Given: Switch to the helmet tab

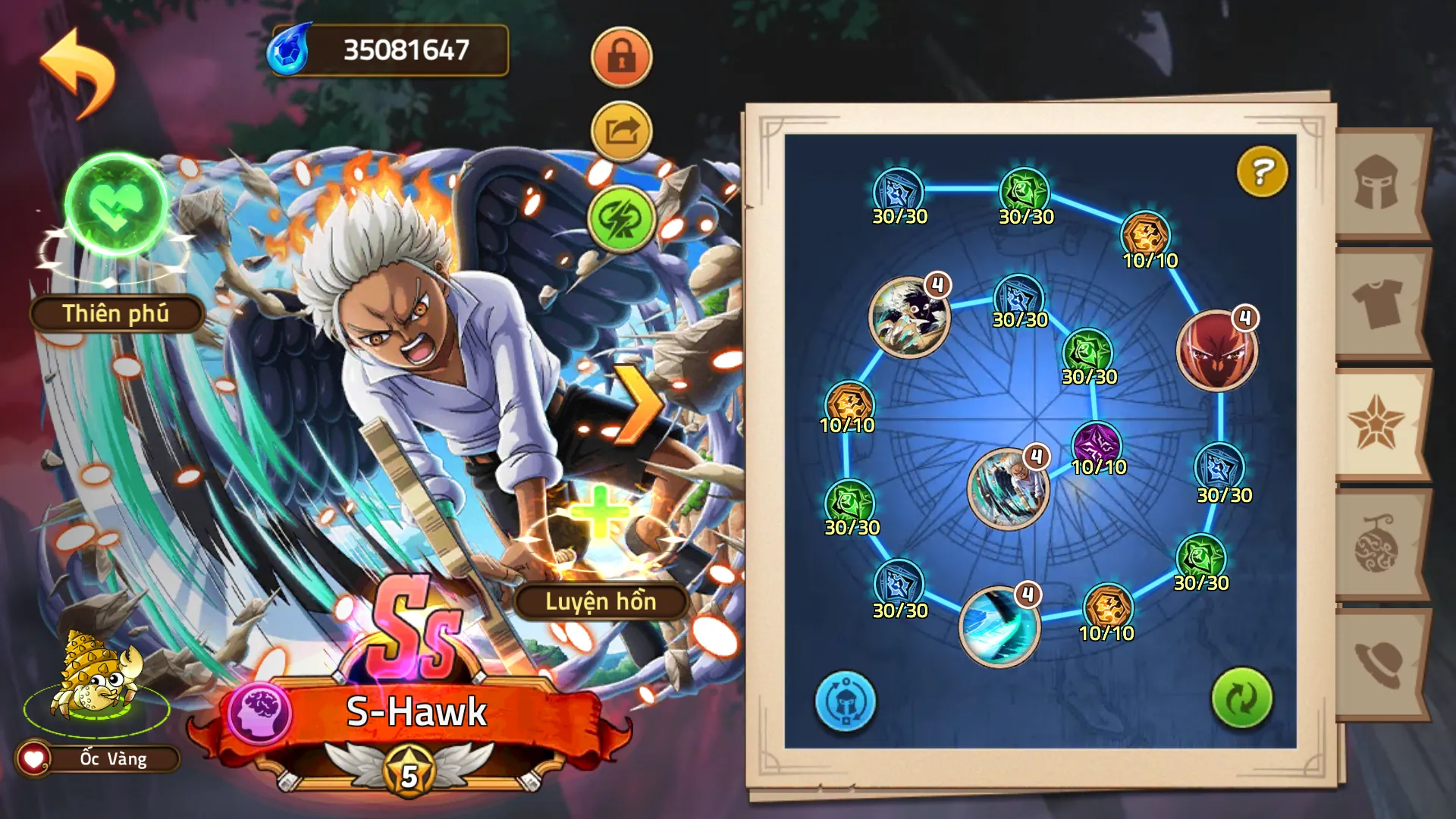Looking at the screenshot, I should tap(1377, 183).
